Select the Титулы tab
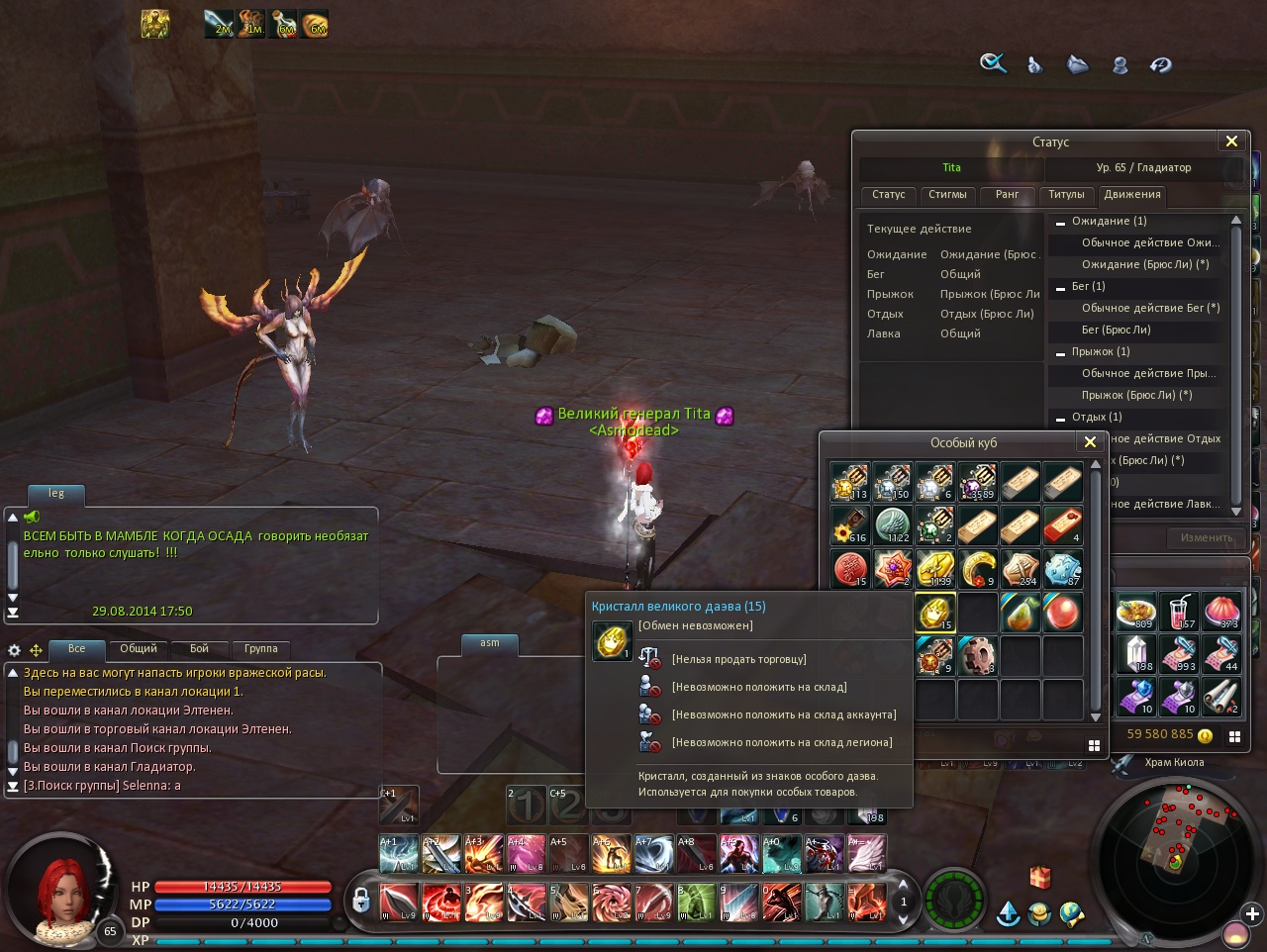This screenshot has width=1267, height=952. click(1066, 195)
